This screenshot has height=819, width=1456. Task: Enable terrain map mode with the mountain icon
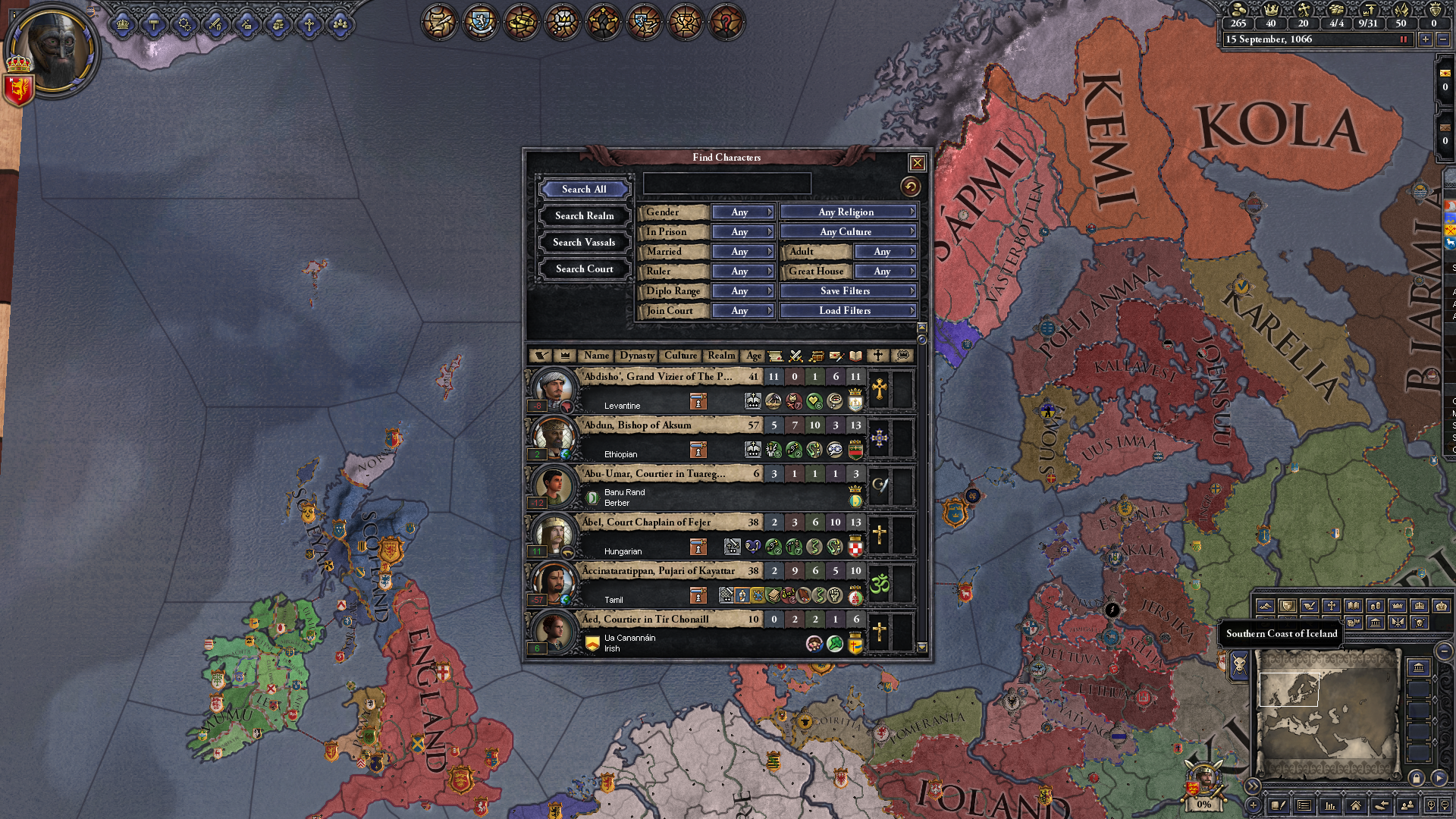[1266, 606]
